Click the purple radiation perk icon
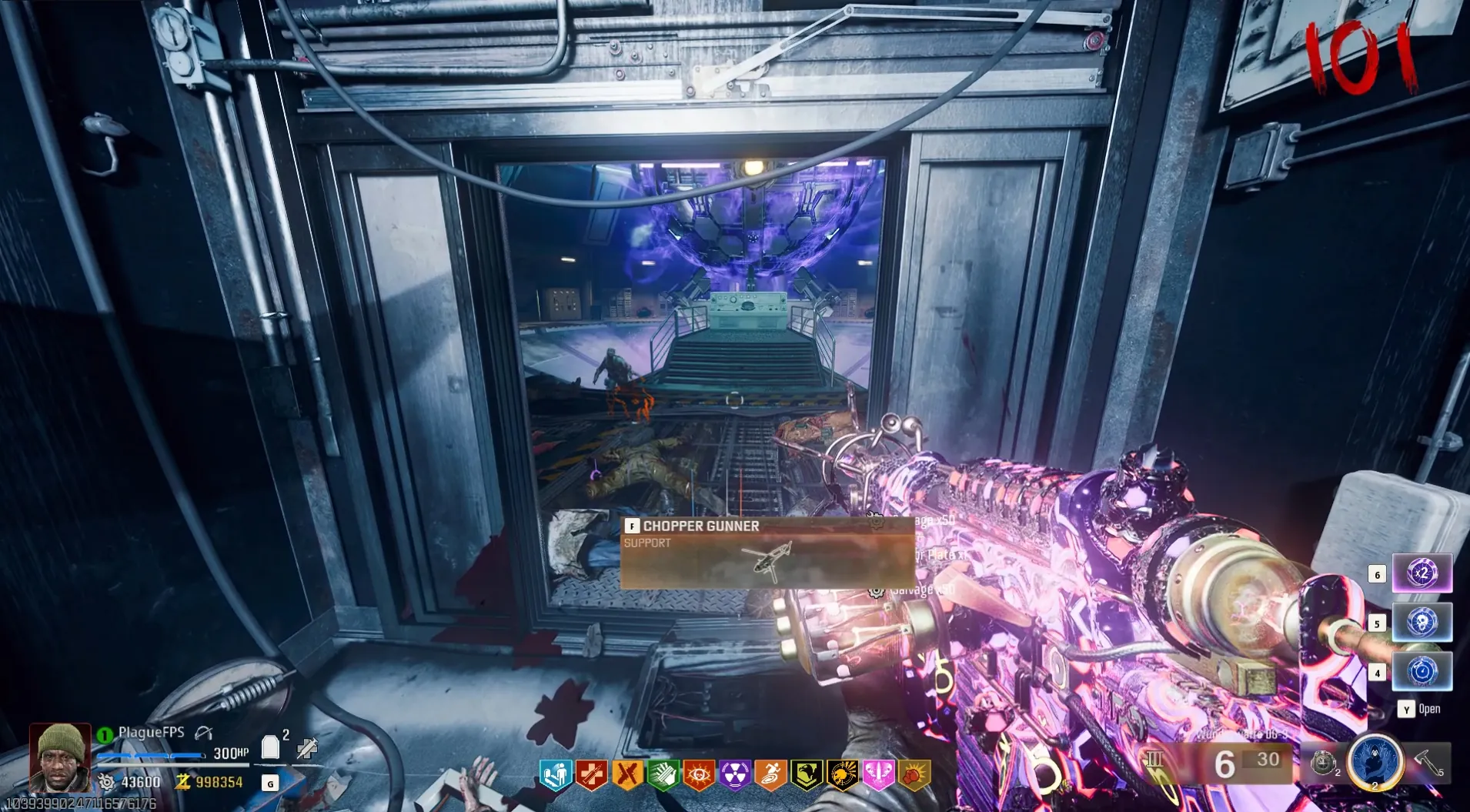The height and width of the screenshot is (812, 1470). [x=735, y=775]
